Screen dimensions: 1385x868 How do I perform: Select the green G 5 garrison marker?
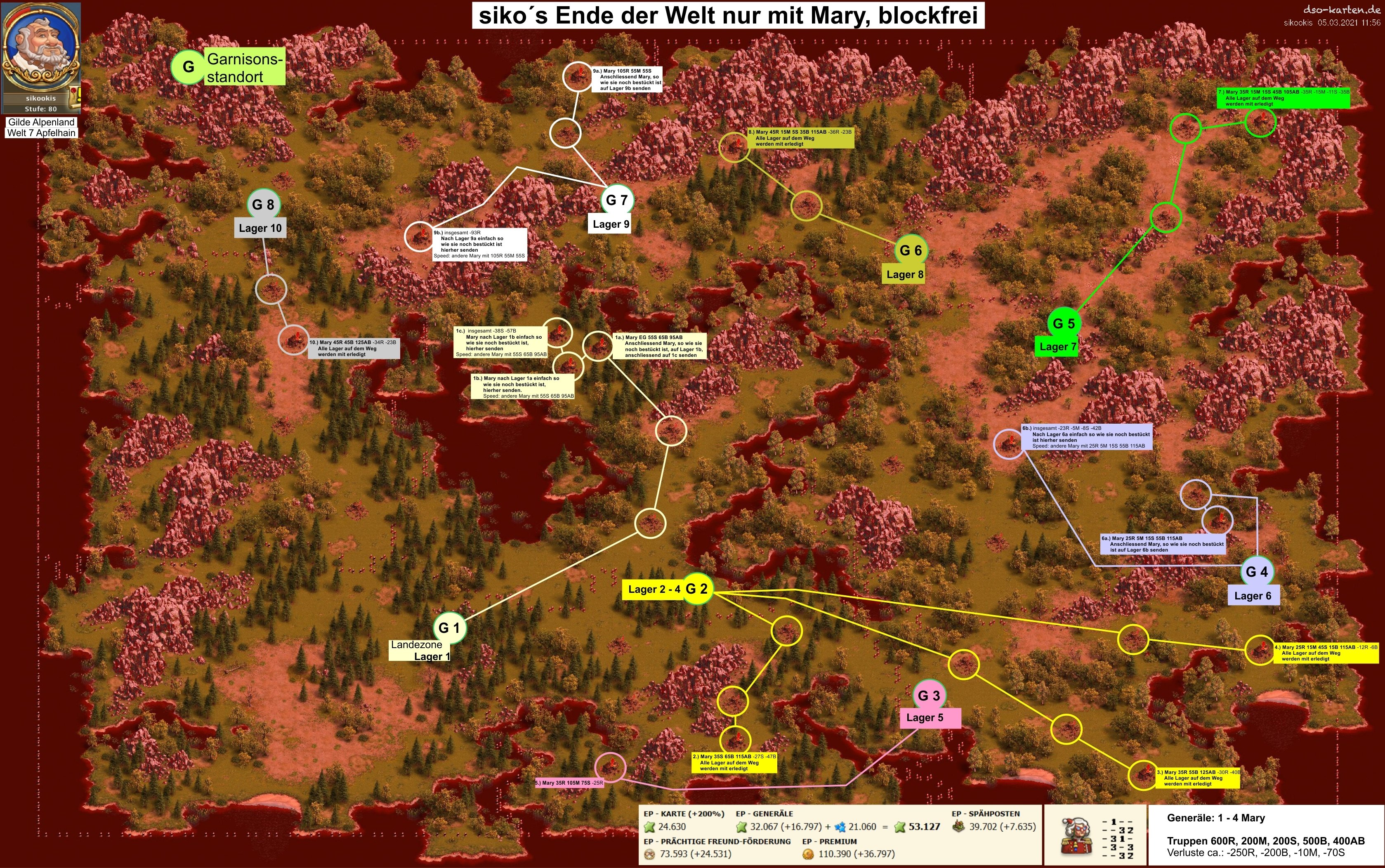click(x=1064, y=323)
